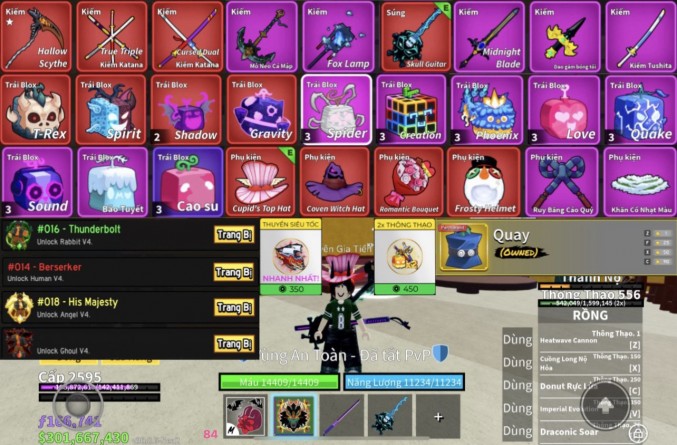Select the purple sword hotbar slot
677x445 pixels.
point(341,416)
